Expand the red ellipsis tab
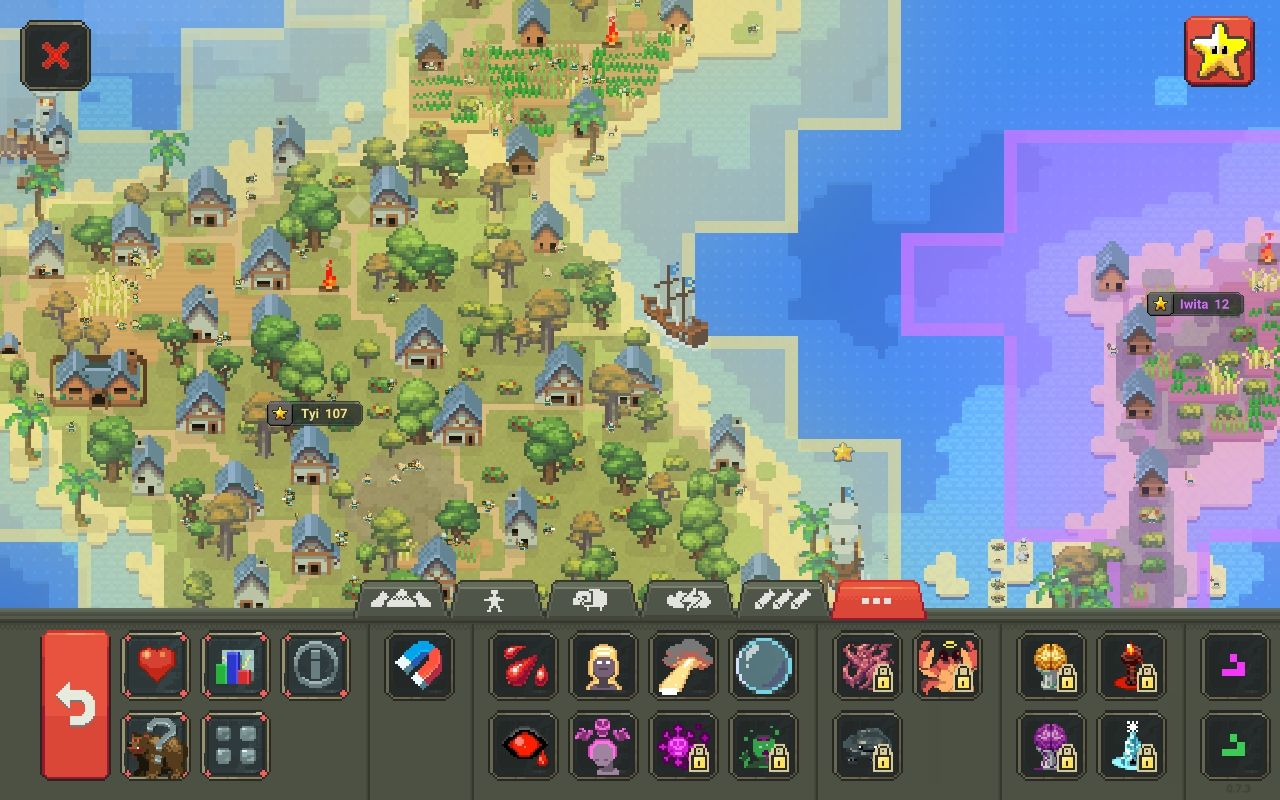This screenshot has width=1280, height=800. (877, 600)
